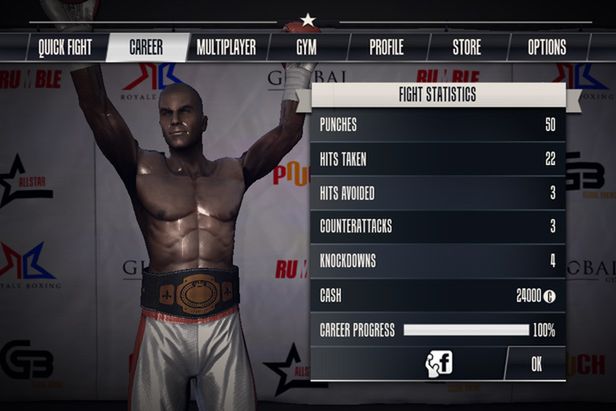Image resolution: width=616 pixels, height=411 pixels.
Task: Open the Options menu
Action: pos(546,47)
